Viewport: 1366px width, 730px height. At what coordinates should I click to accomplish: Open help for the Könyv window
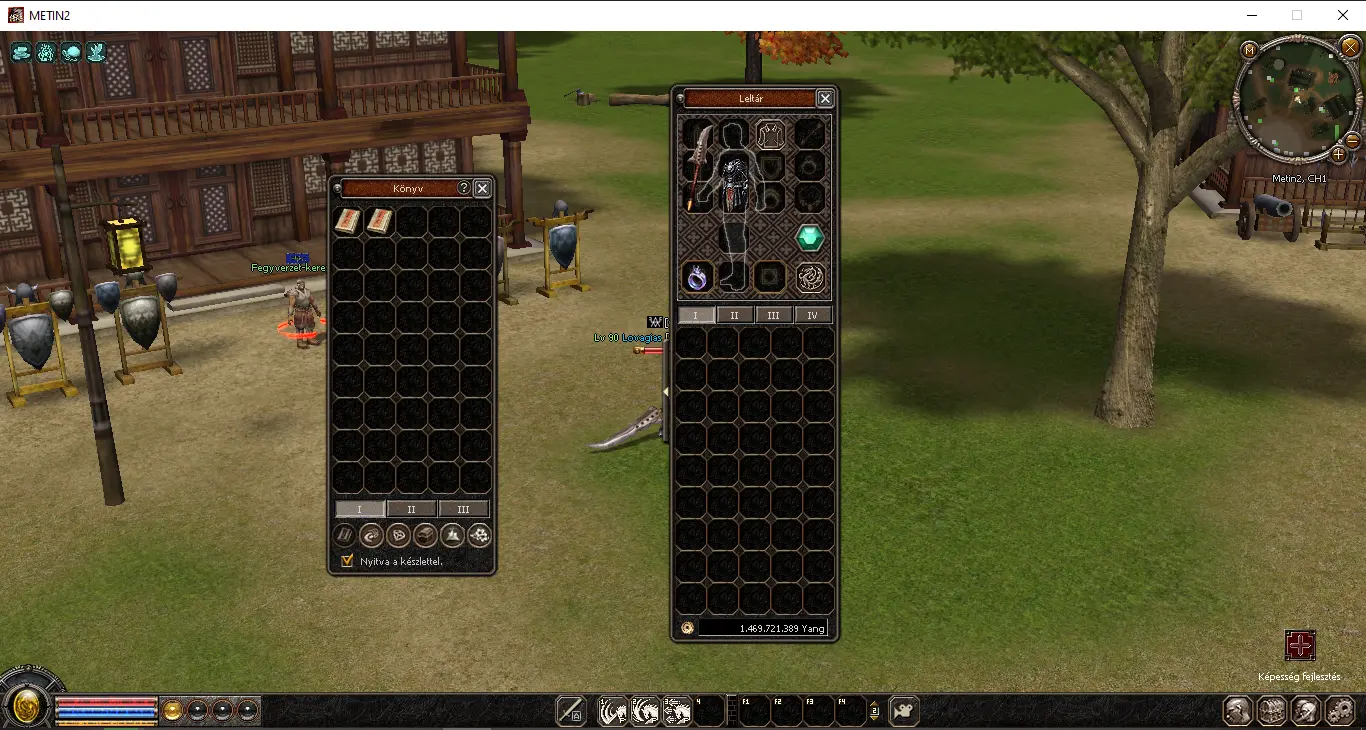click(x=464, y=188)
